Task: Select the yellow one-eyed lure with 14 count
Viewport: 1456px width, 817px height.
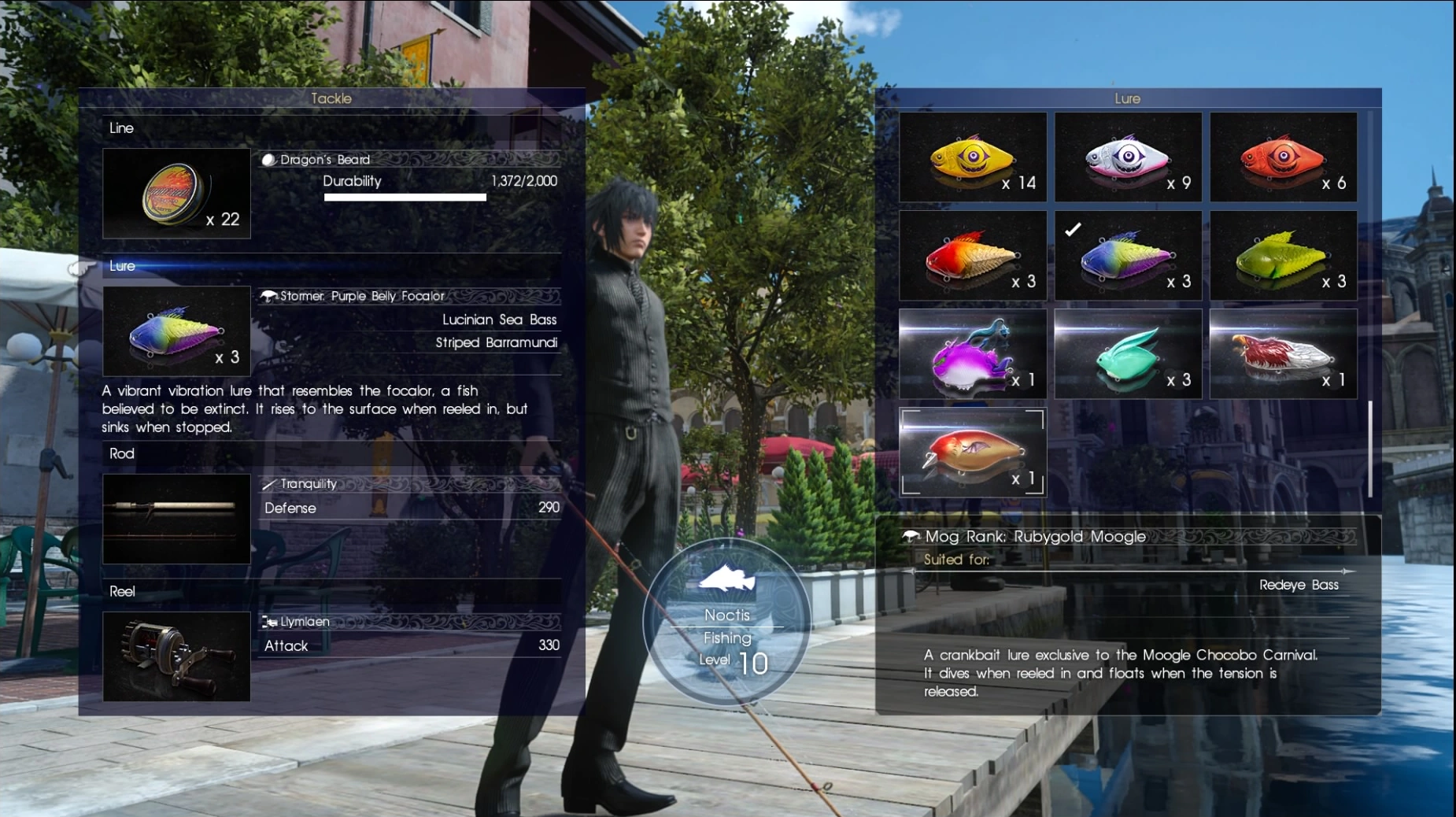Action: pos(974,157)
